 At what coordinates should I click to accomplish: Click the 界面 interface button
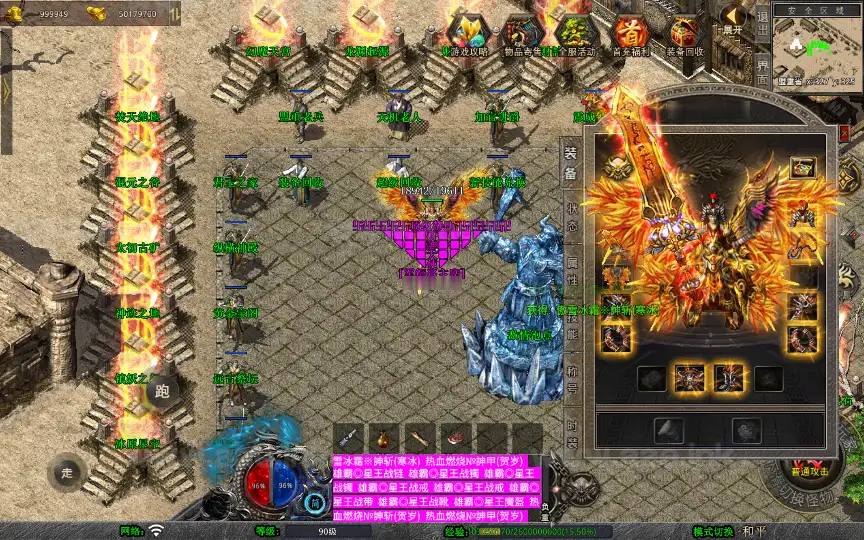coord(762,74)
